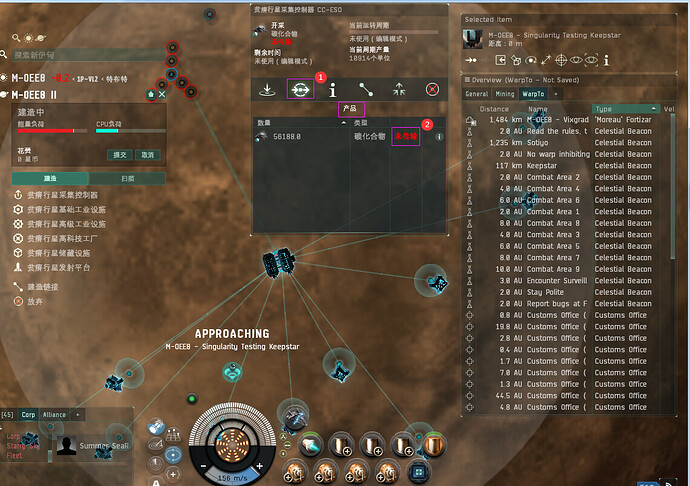Viewport: 690px width, 486px height.
Task: Click the red circular decommission icon
Action: point(432,89)
